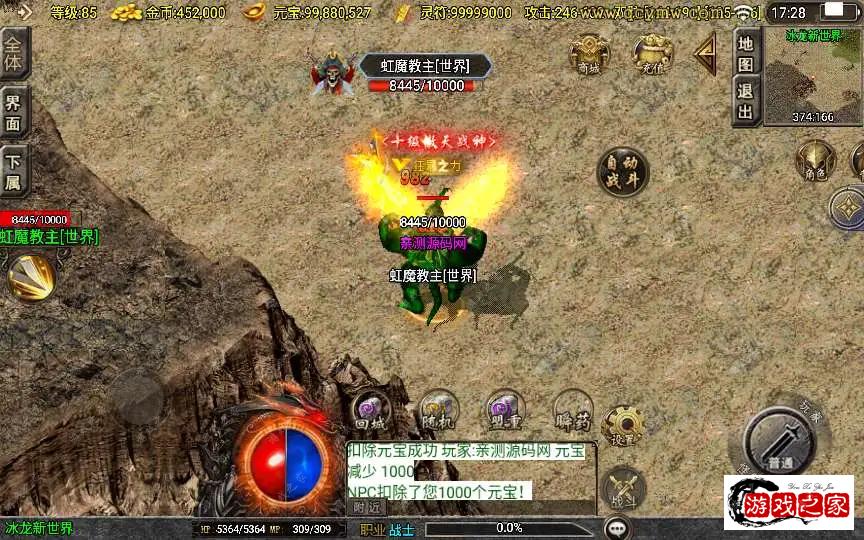Click the 退出 exit button
Screen dimensions: 864x540
point(745,100)
